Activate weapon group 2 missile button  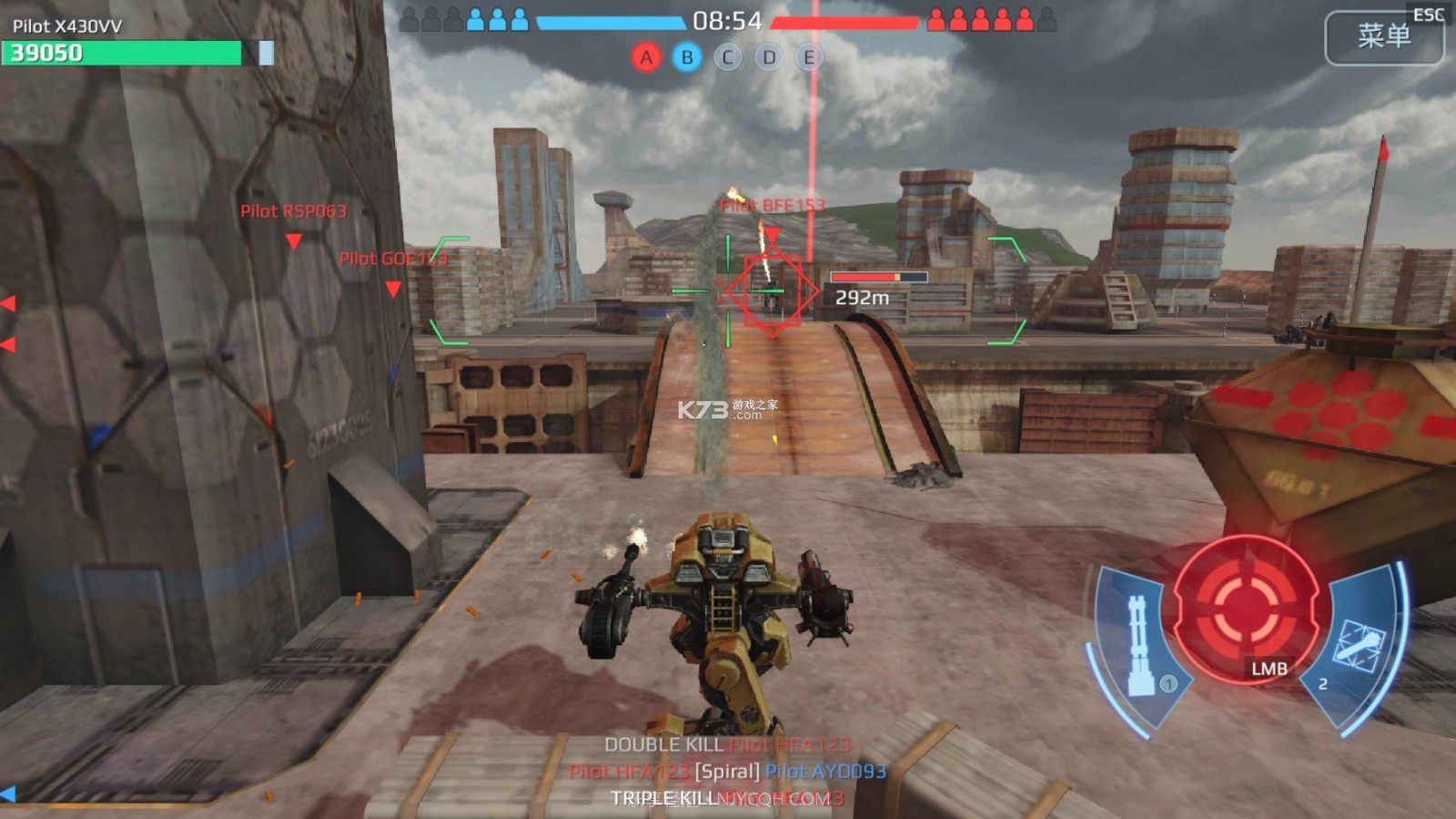1359,644
